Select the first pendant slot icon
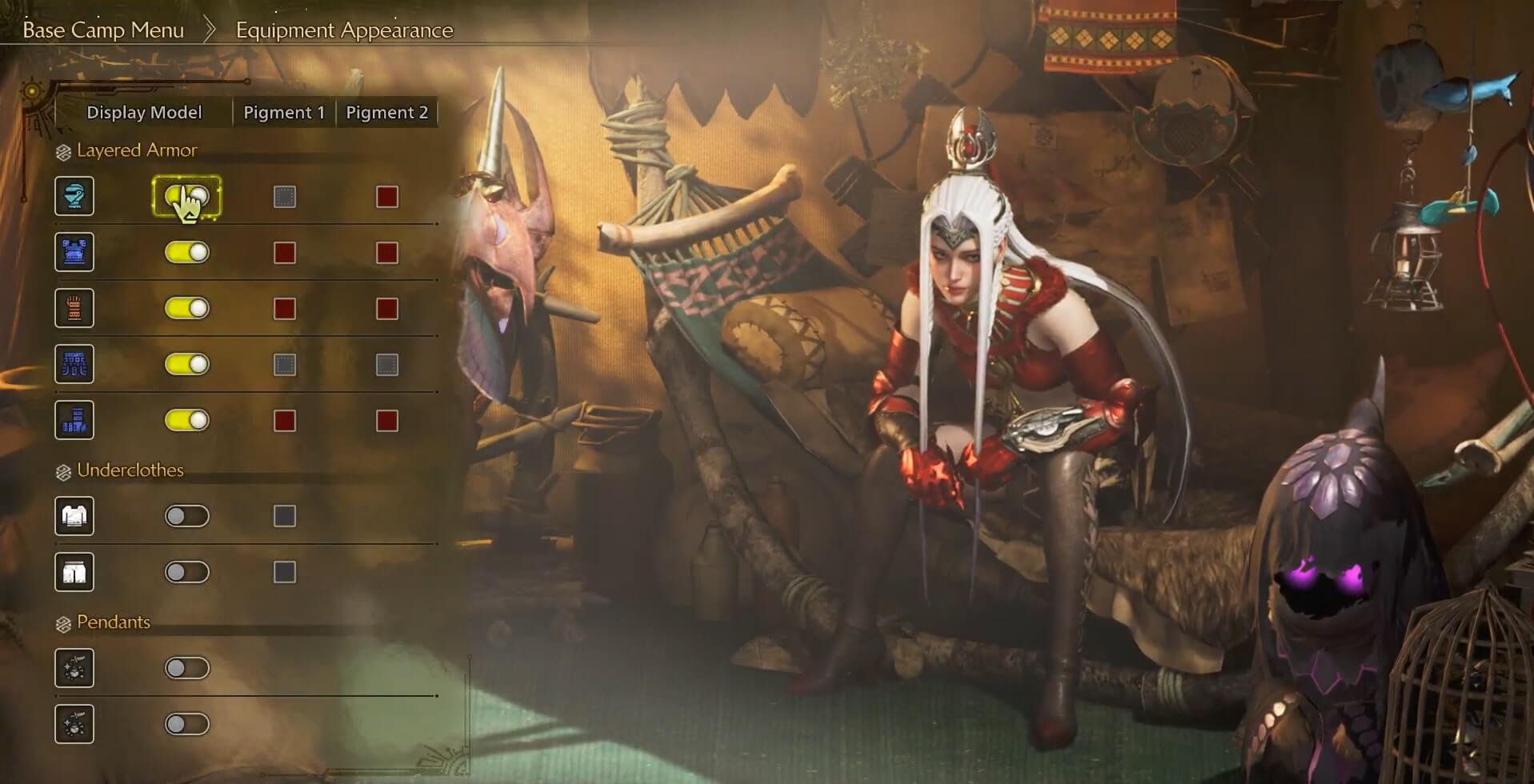The height and width of the screenshot is (784, 1534). pos(74,668)
